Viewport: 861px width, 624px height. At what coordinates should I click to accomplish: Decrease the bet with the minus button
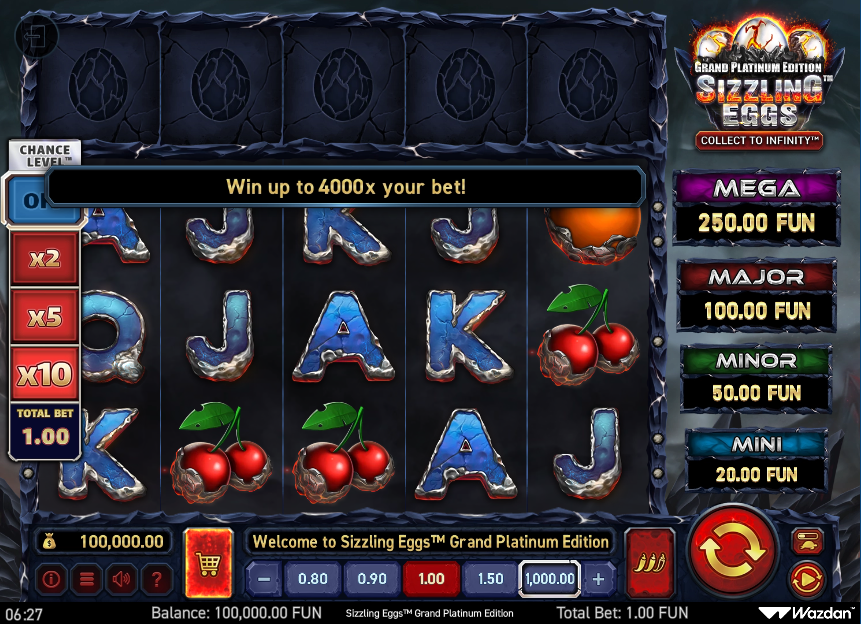263,578
